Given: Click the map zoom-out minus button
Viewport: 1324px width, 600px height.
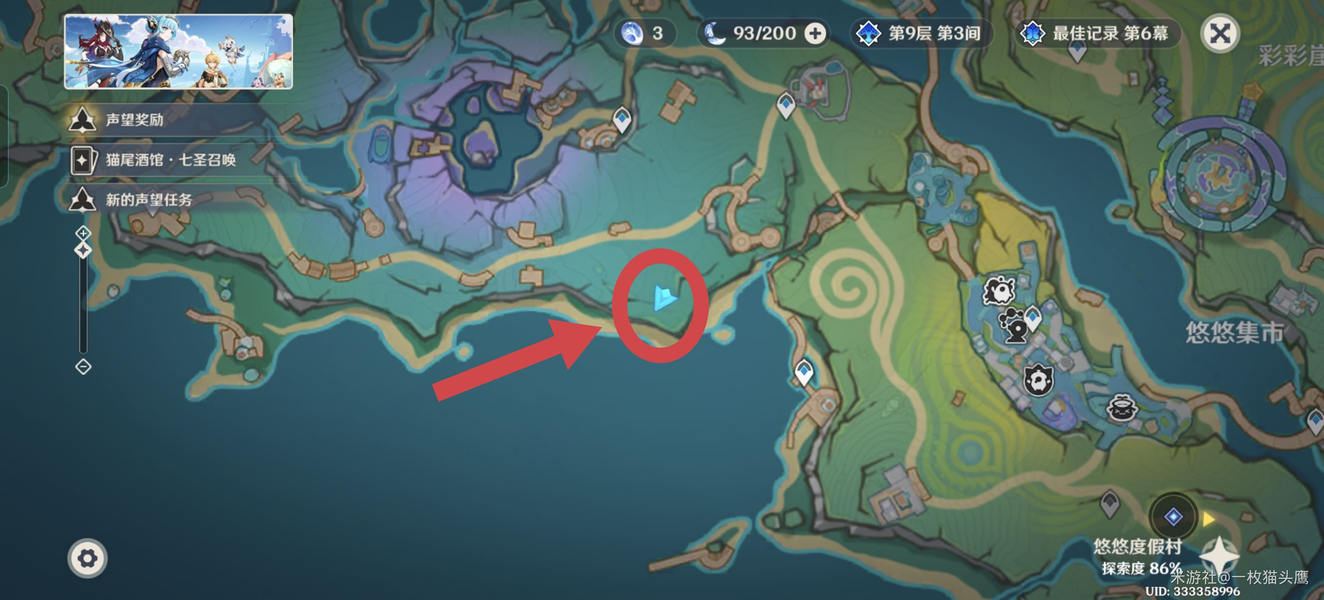Looking at the screenshot, I should pos(83,367).
